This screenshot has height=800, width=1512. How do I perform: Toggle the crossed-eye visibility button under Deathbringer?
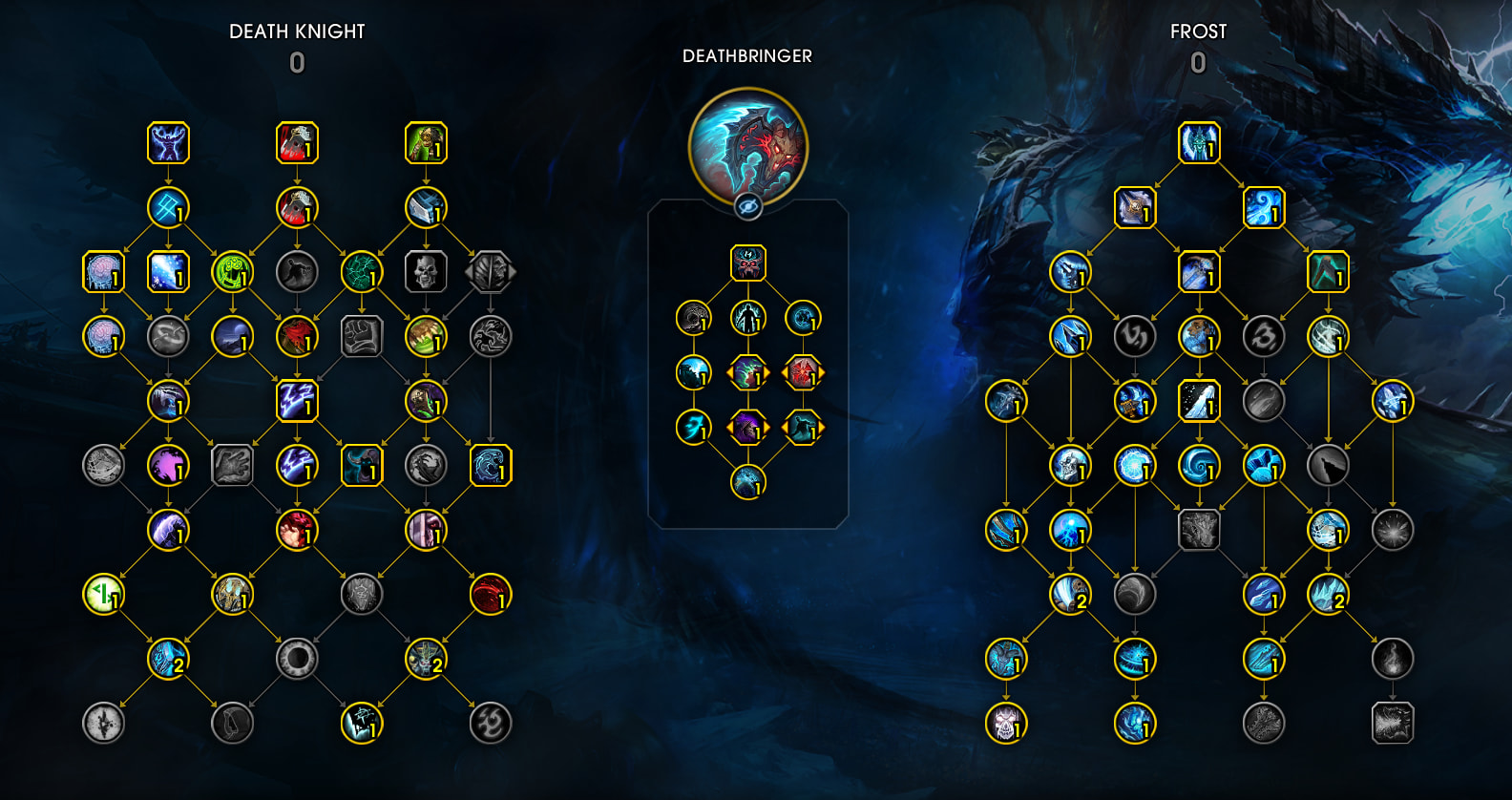click(x=747, y=205)
